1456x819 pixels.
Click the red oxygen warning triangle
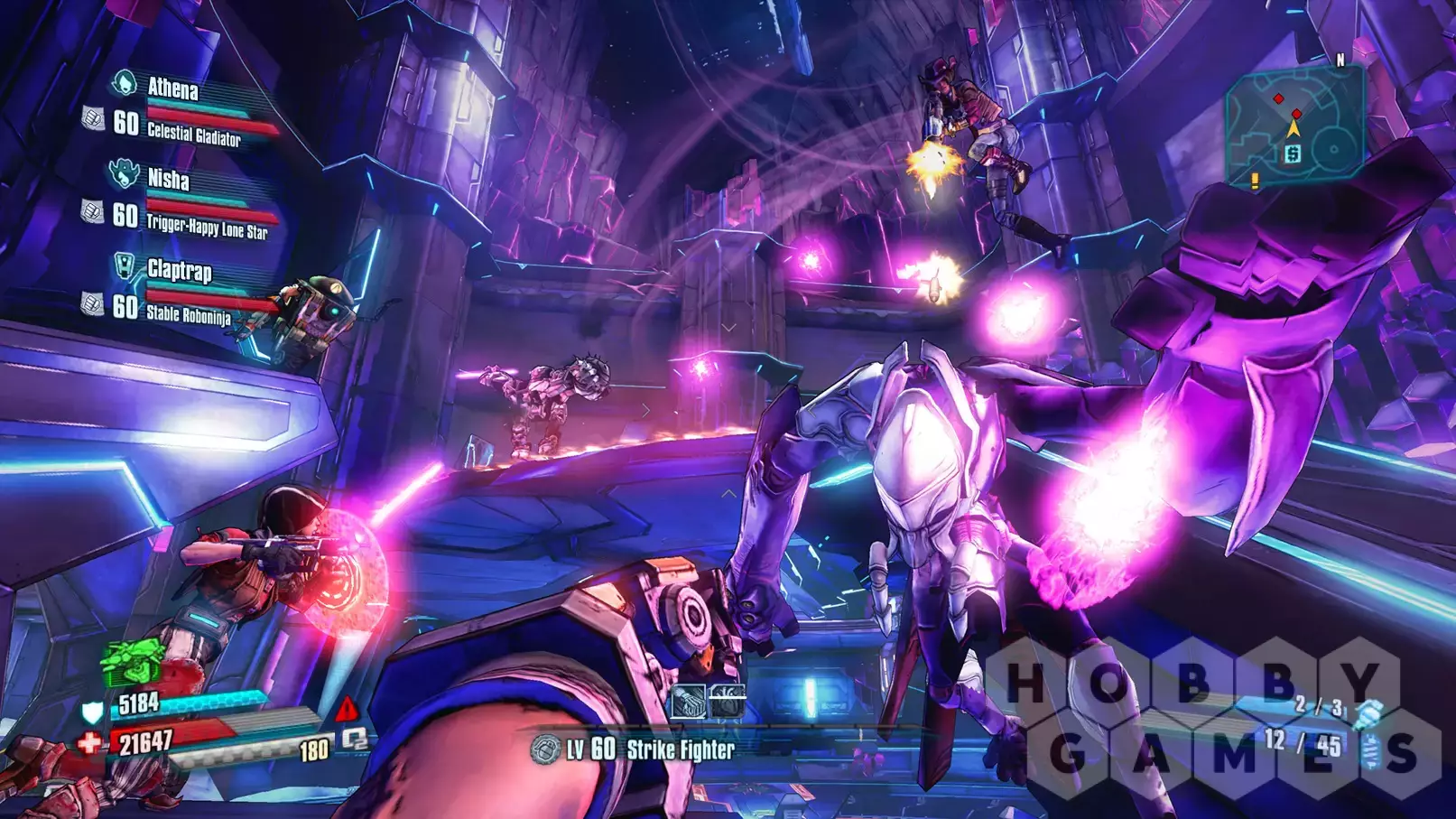tap(346, 709)
